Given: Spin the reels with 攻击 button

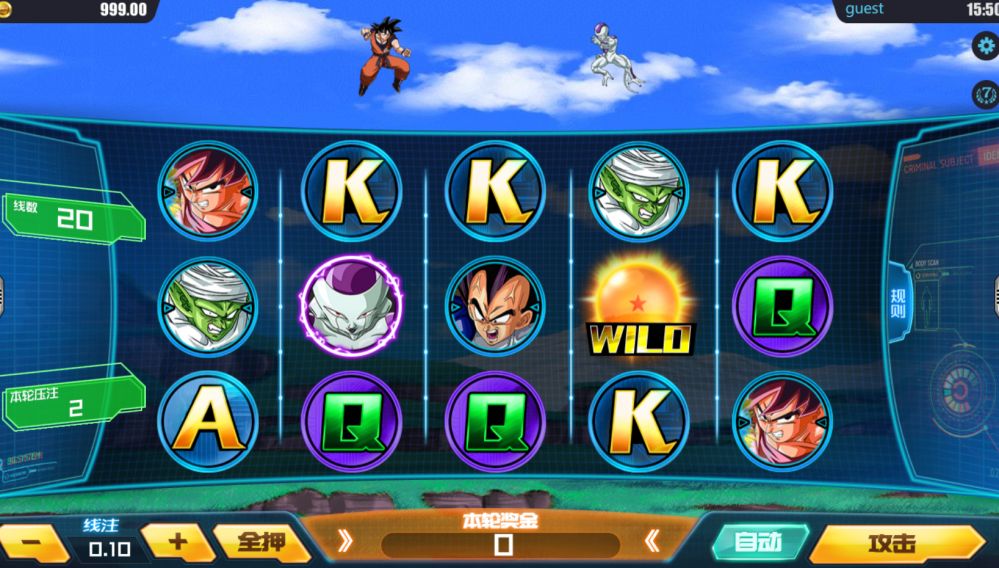Looking at the screenshot, I should 893,543.
